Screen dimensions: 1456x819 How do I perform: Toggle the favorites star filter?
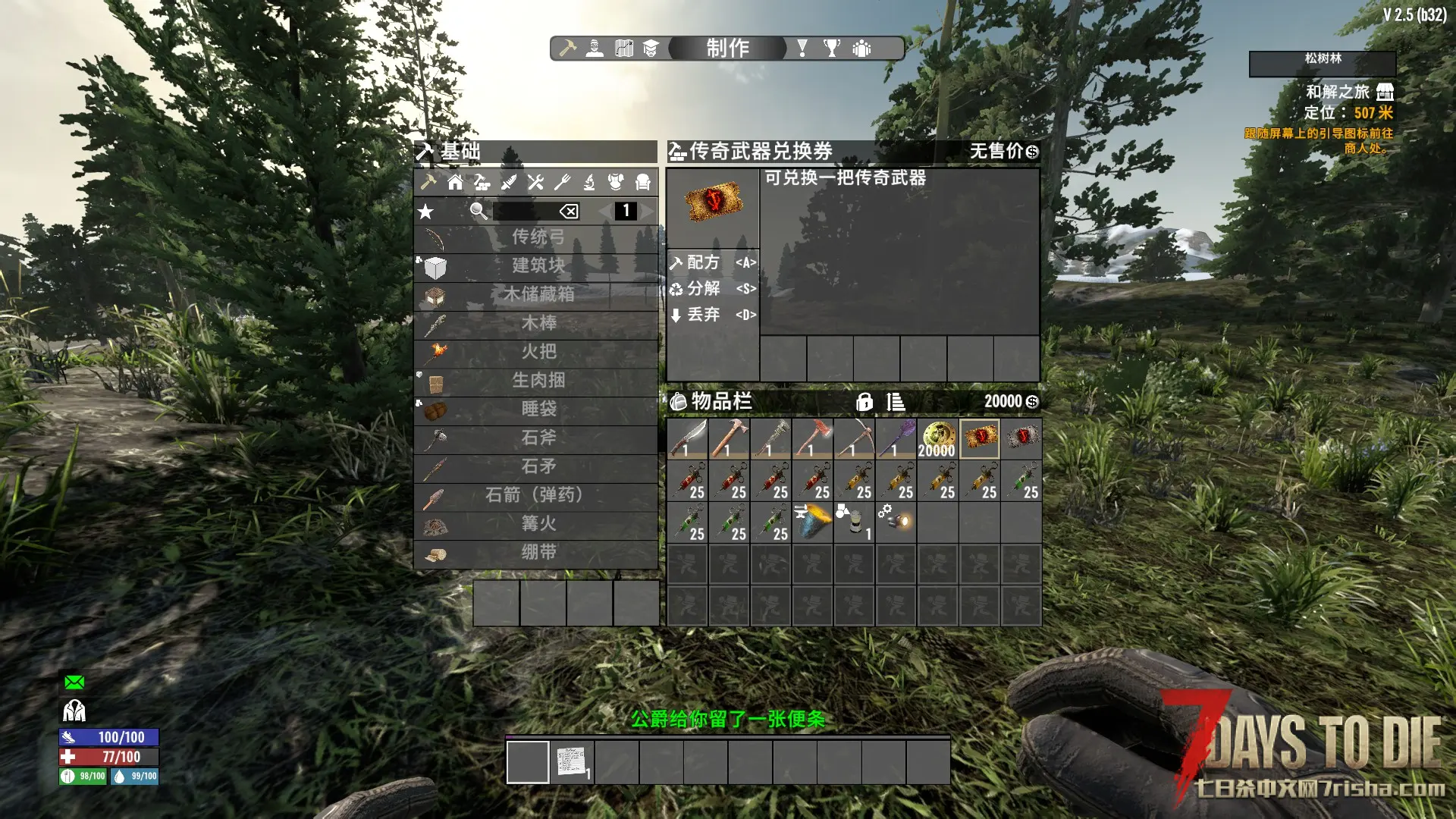(x=426, y=212)
